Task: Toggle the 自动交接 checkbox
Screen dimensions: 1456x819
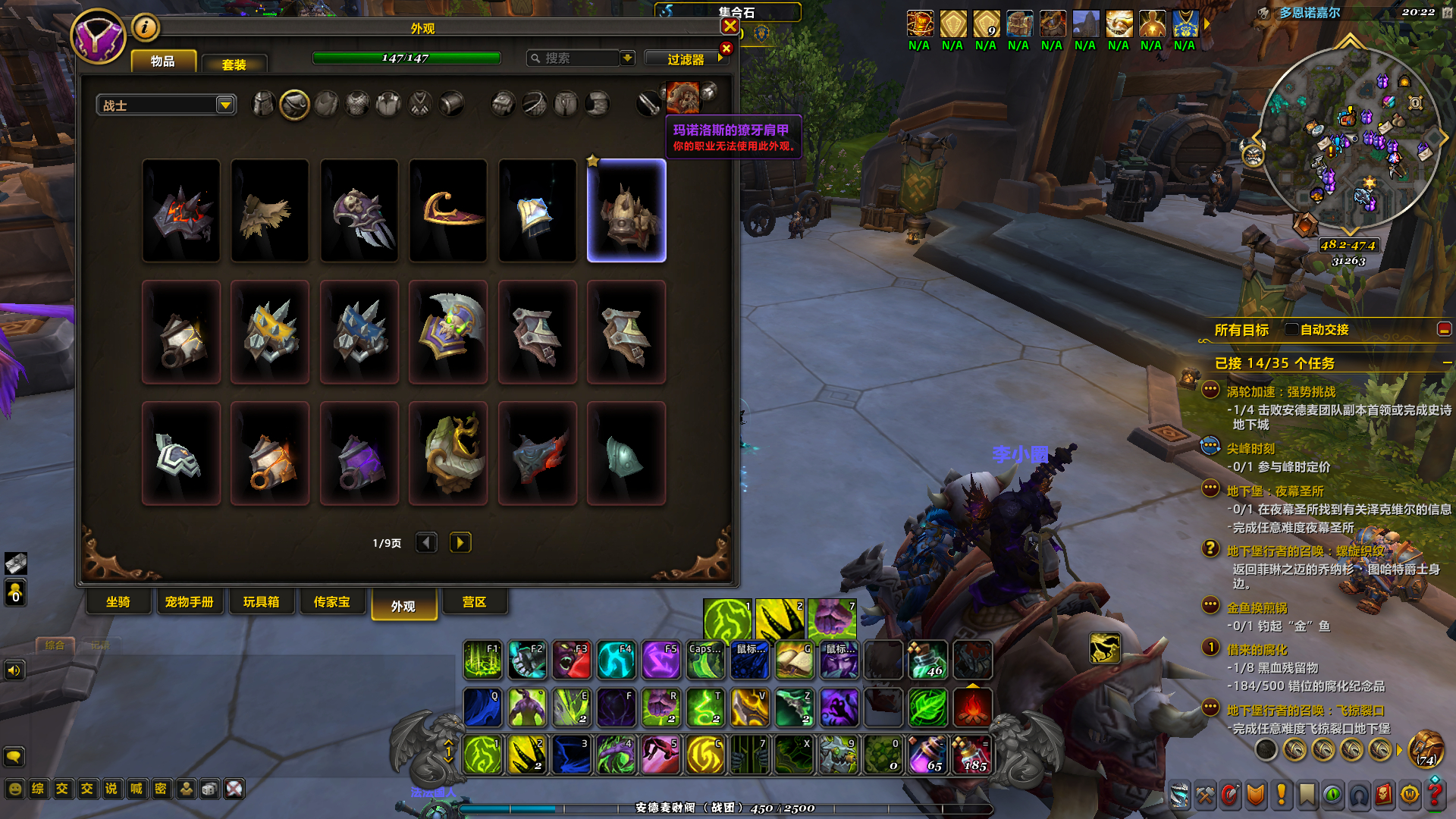Action: [x=1291, y=329]
